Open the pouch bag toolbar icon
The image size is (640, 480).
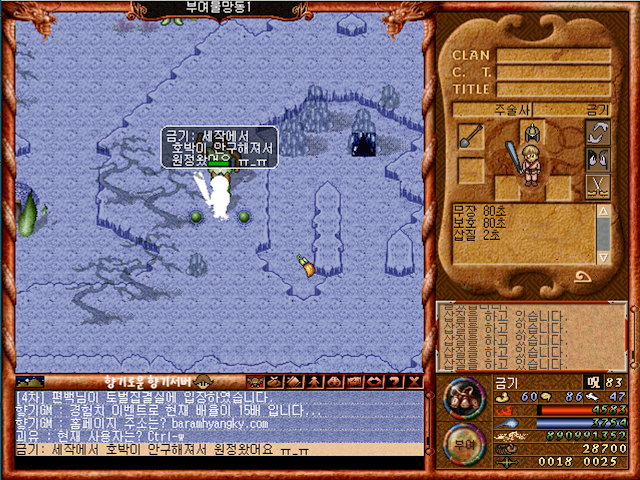pos(273,381)
